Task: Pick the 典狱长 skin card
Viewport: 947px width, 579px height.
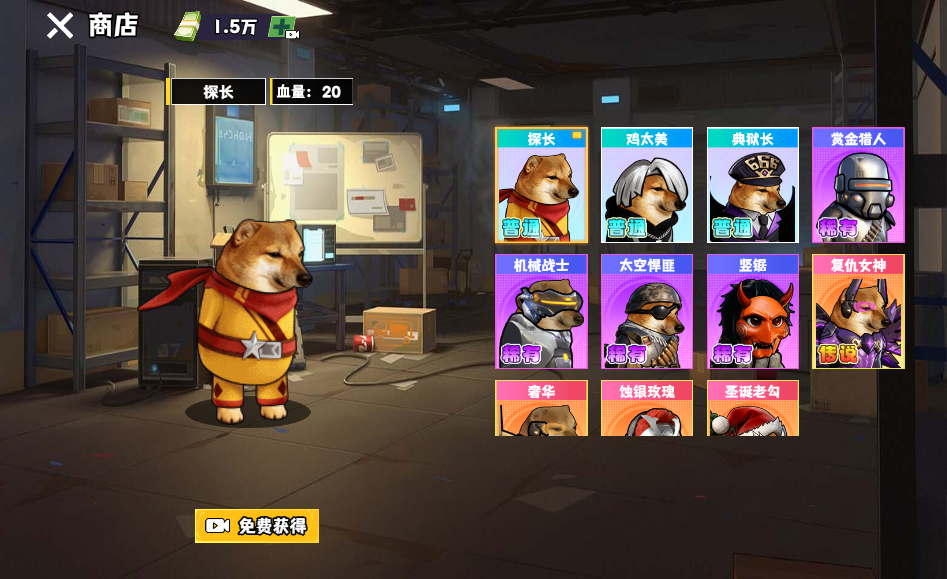Action: tap(753, 186)
